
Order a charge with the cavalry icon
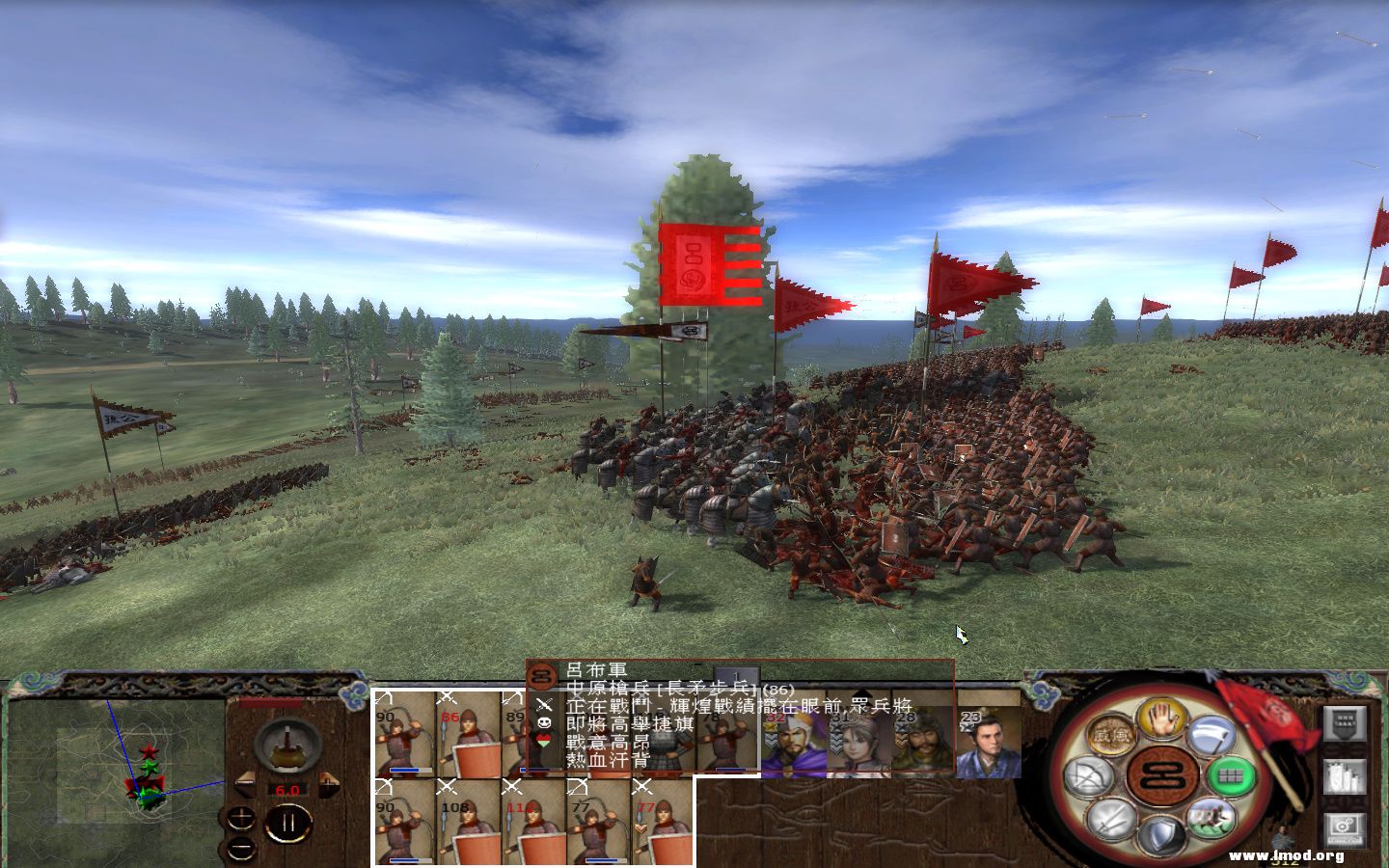1211,819
